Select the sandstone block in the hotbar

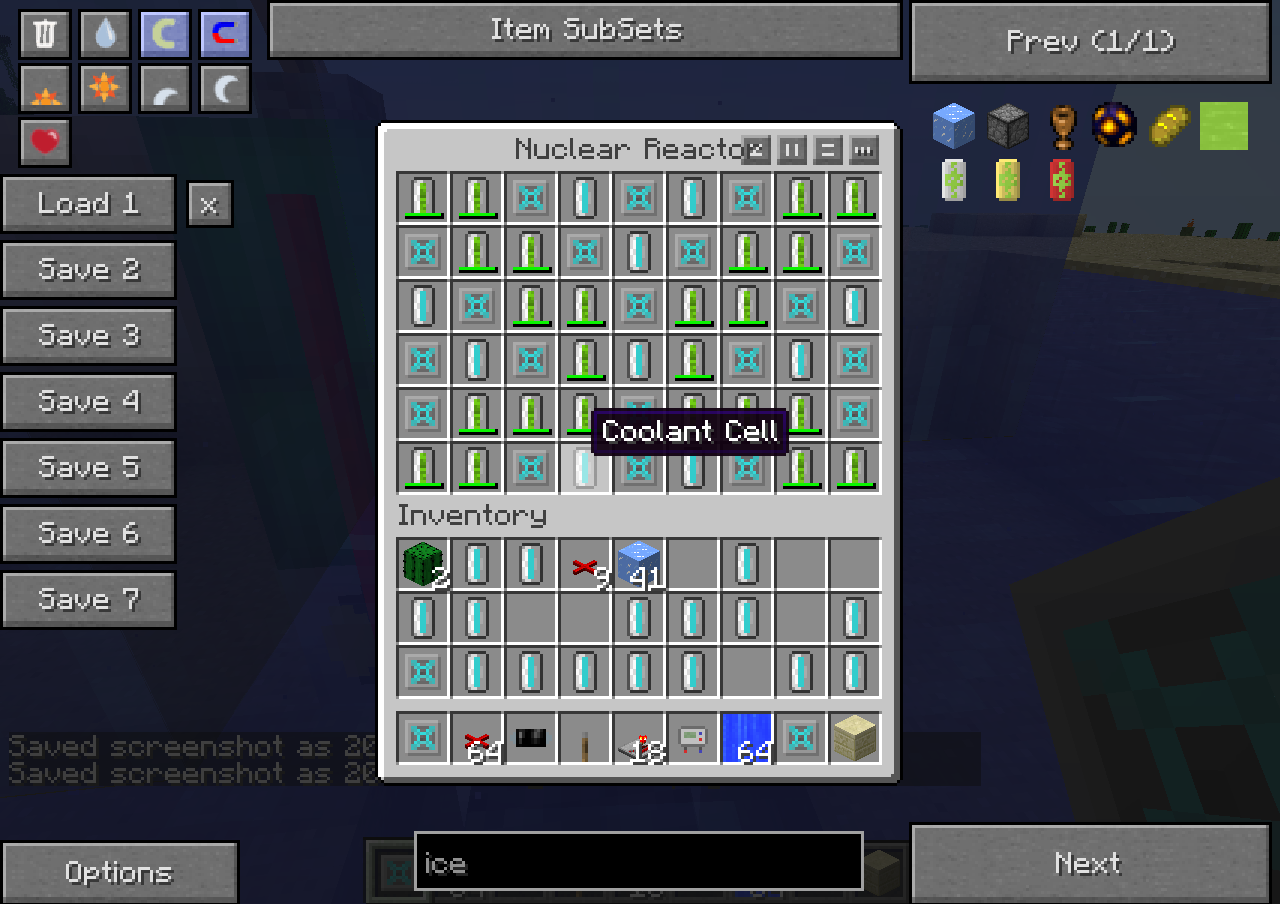pyautogui.click(x=855, y=739)
